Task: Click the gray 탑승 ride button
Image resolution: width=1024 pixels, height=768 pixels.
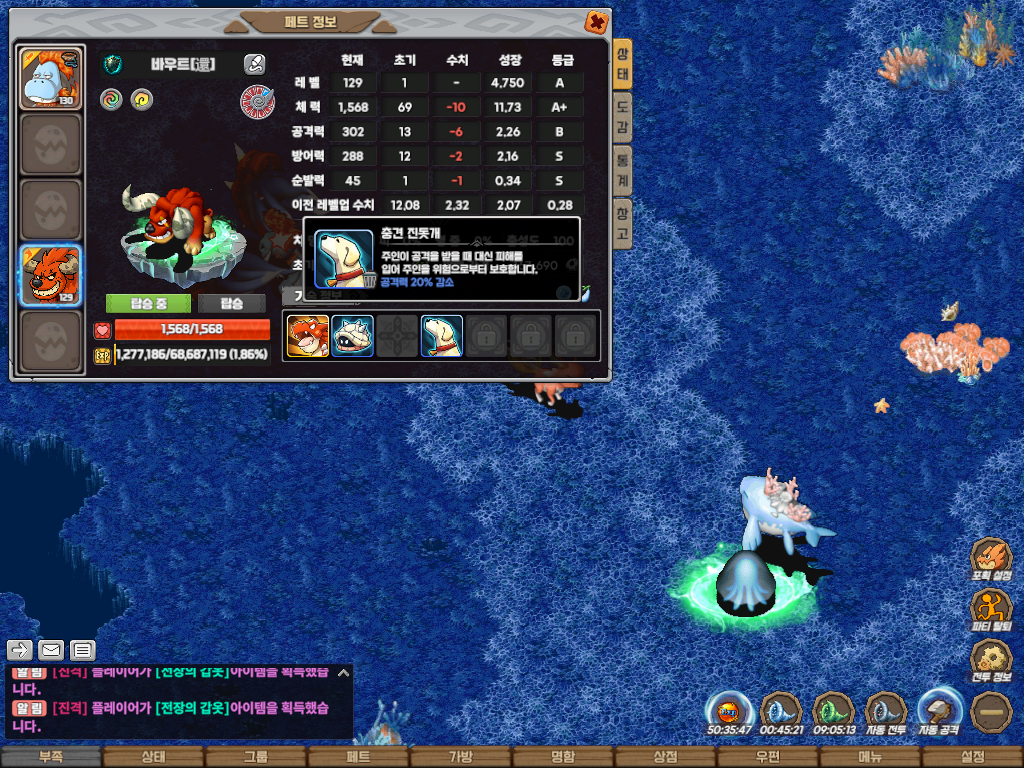Action: pyautogui.click(x=231, y=303)
